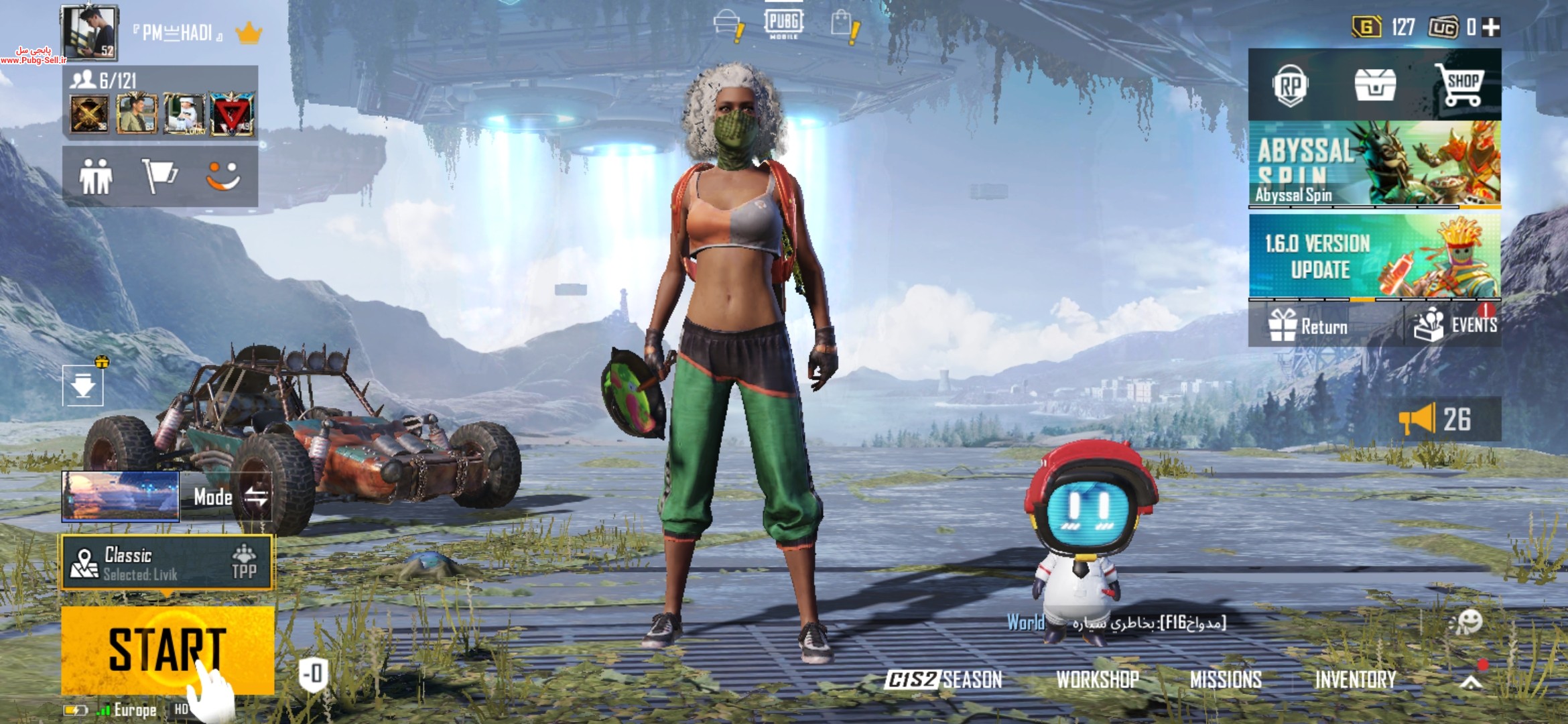
Task: Open the Workshop
Action: pos(1098,680)
